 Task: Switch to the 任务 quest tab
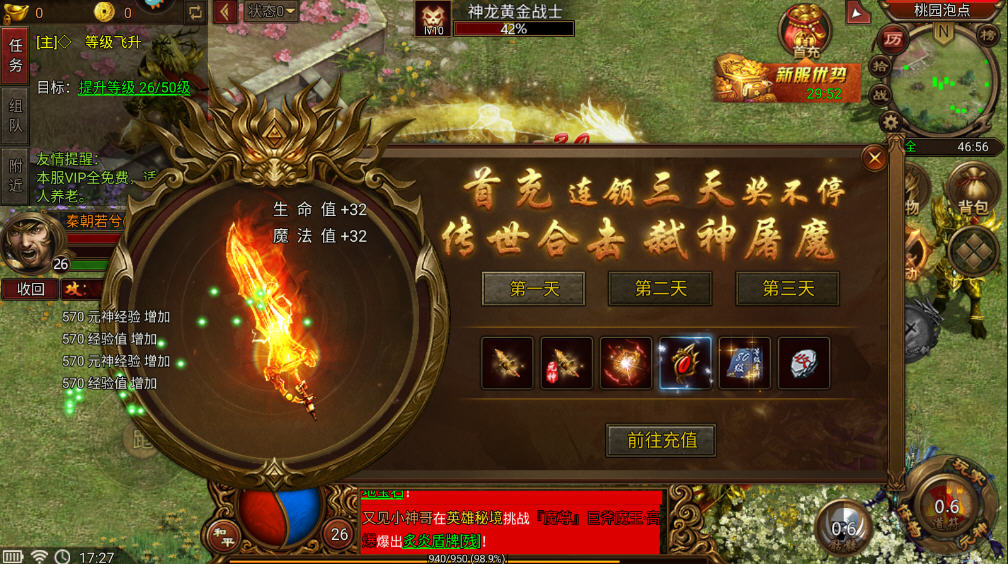point(15,54)
